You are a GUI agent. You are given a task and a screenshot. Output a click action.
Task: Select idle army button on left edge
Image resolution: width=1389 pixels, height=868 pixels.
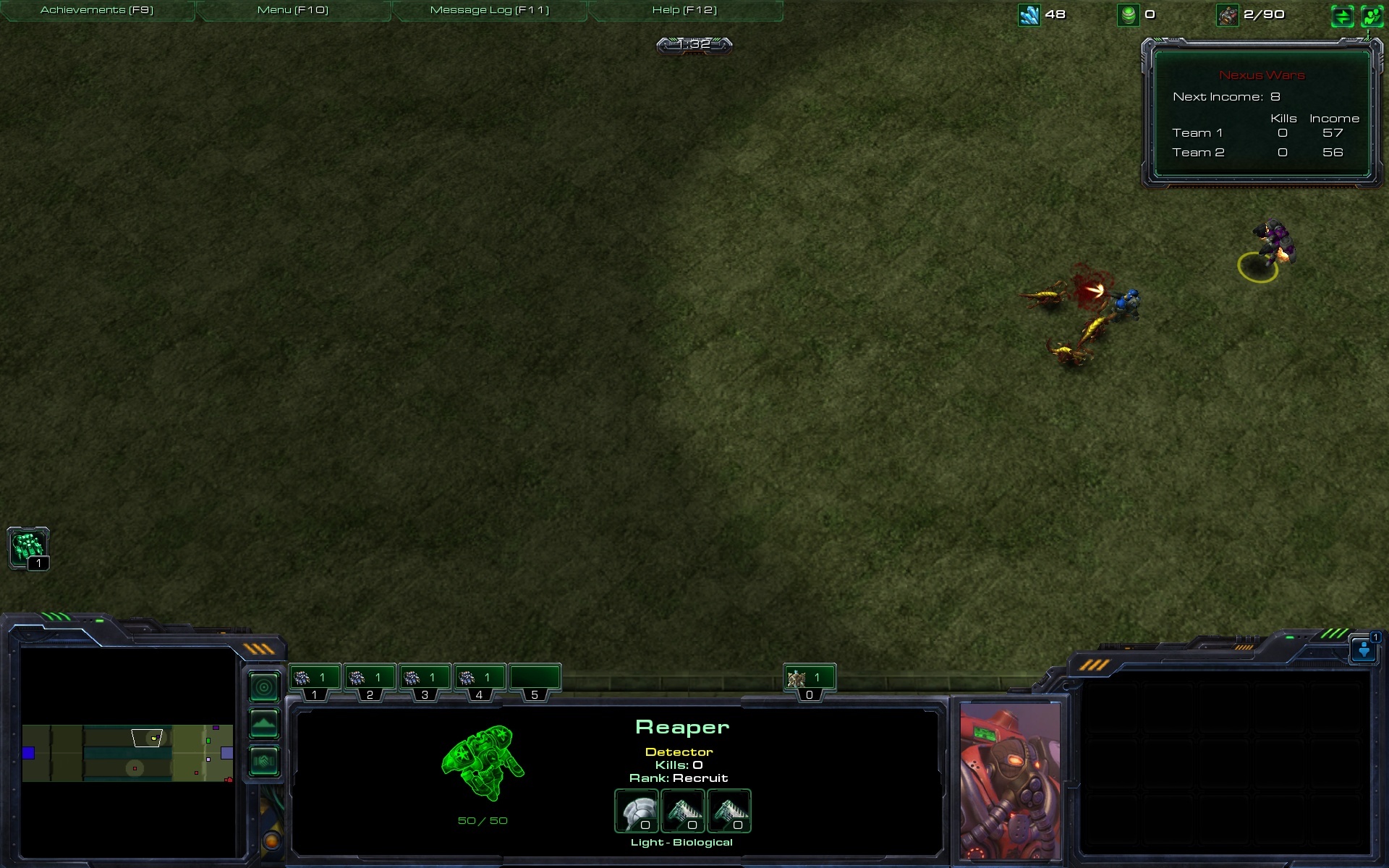pos(28,548)
